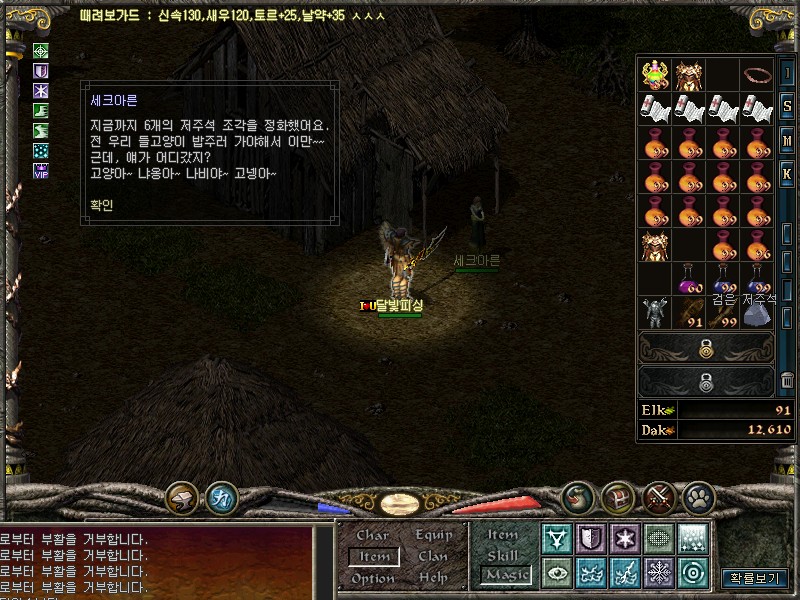Click the crossed swords round button

659,496
